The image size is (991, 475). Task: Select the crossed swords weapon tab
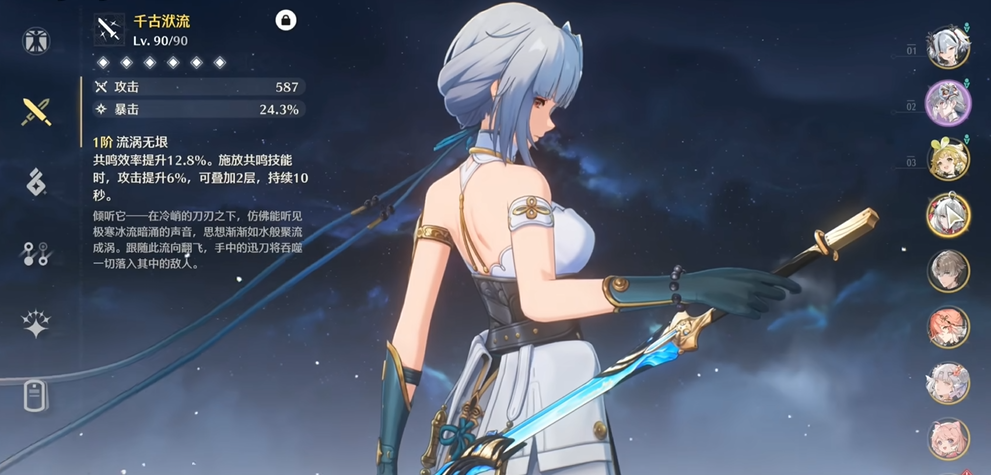[36, 111]
